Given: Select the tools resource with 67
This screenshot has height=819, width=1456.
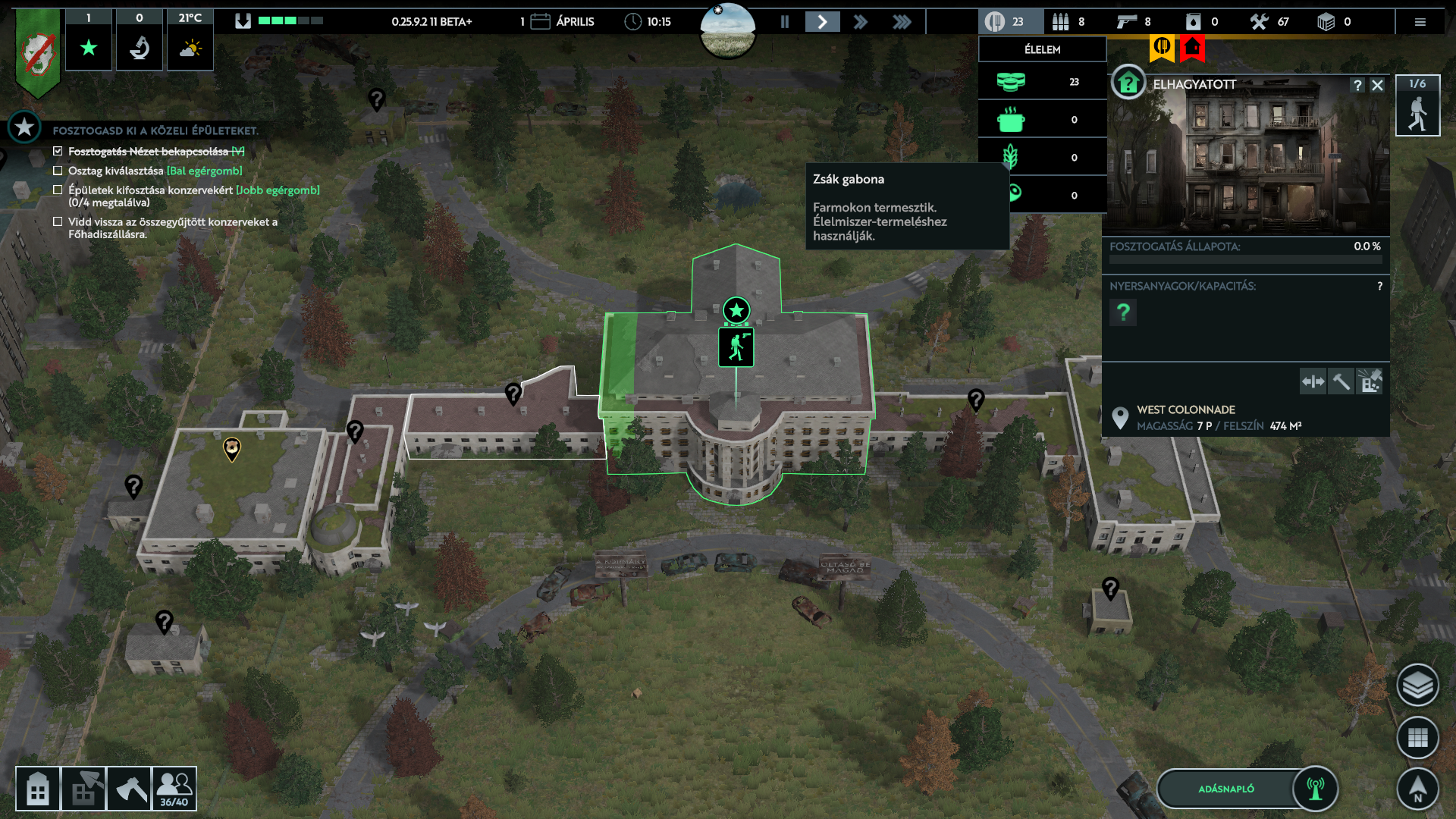Looking at the screenshot, I should 1269,22.
